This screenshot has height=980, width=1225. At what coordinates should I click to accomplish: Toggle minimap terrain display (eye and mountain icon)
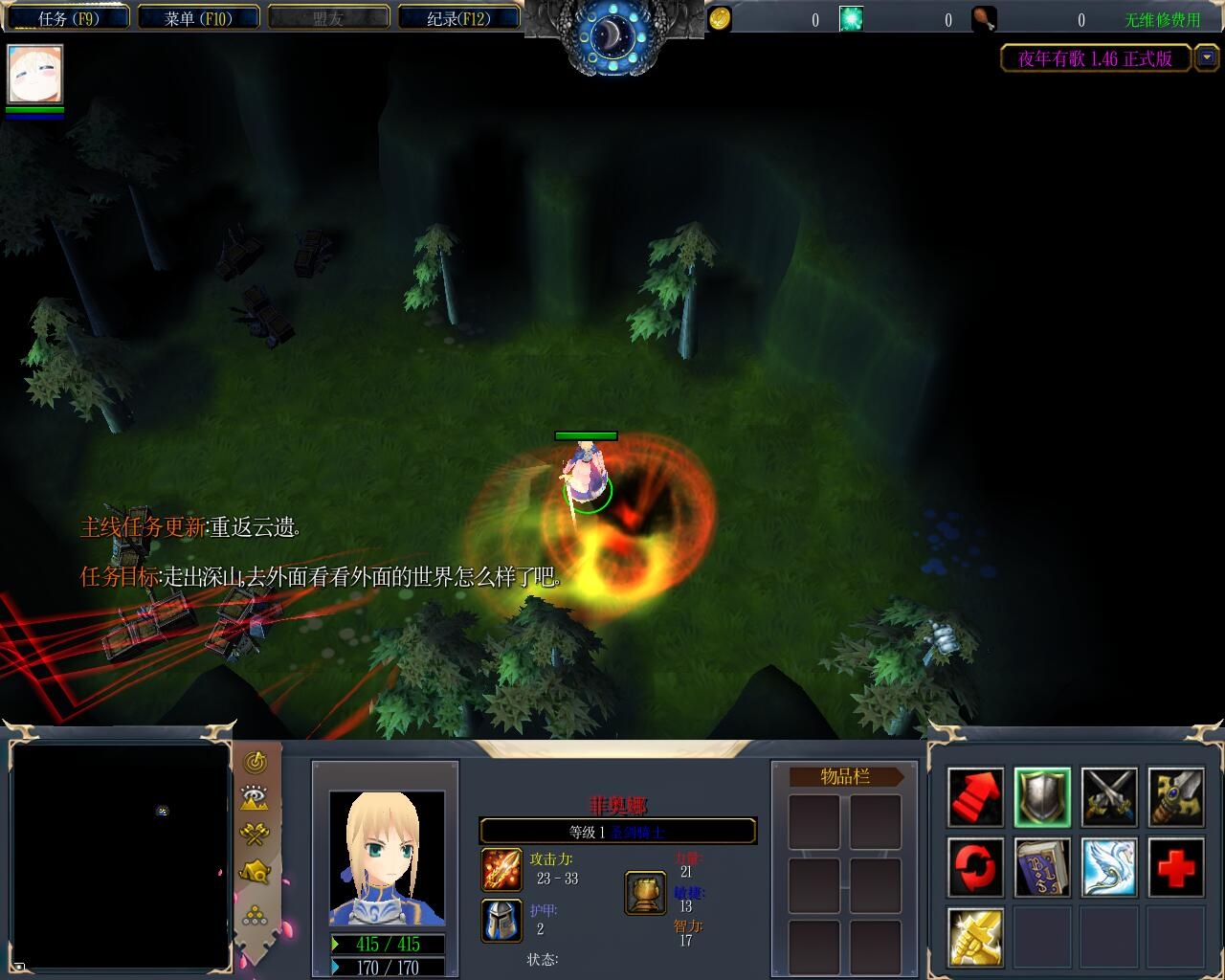[255, 798]
